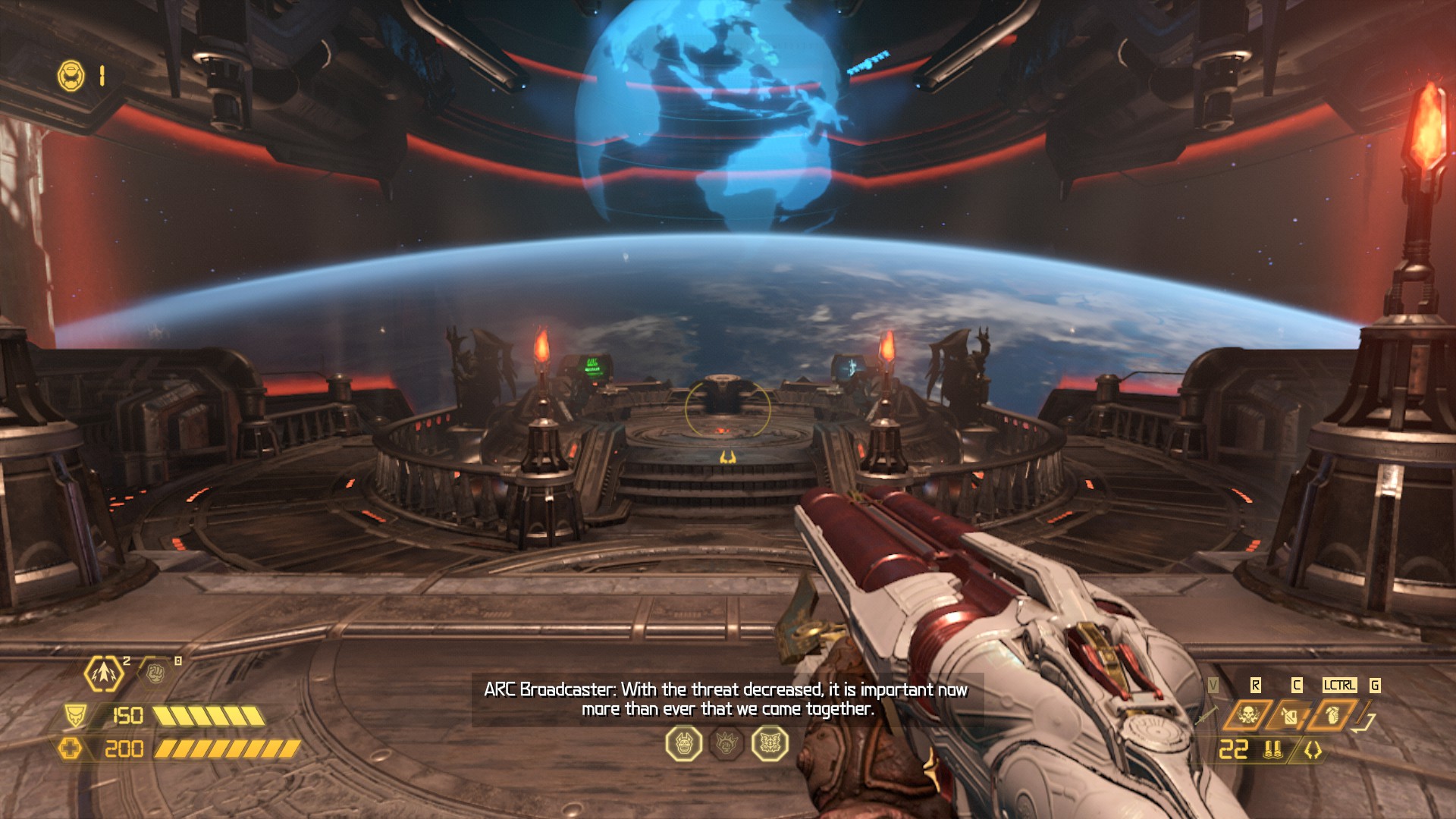Select the extra life skull icon

tap(1249, 715)
